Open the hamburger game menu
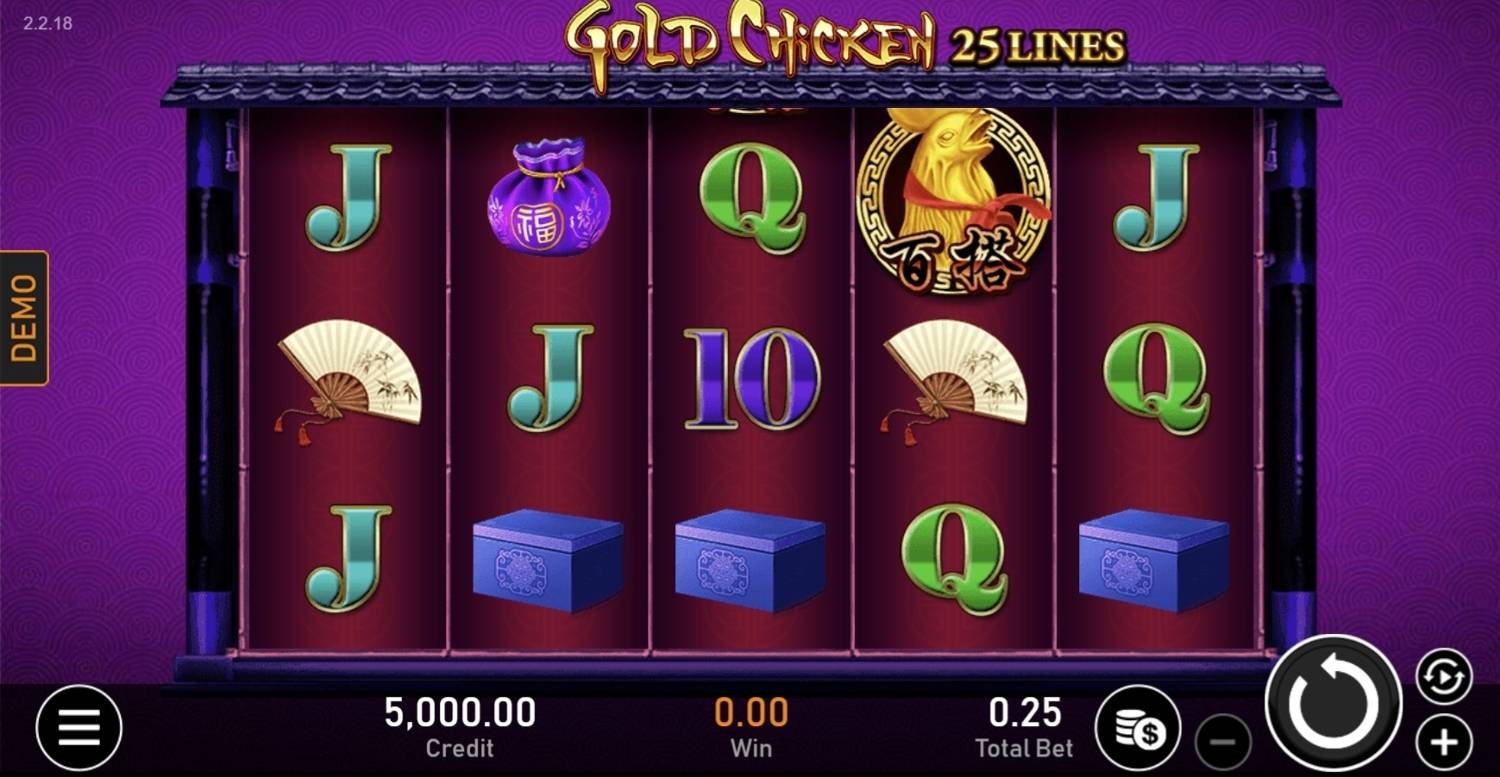This screenshot has width=1500, height=777. [77, 727]
